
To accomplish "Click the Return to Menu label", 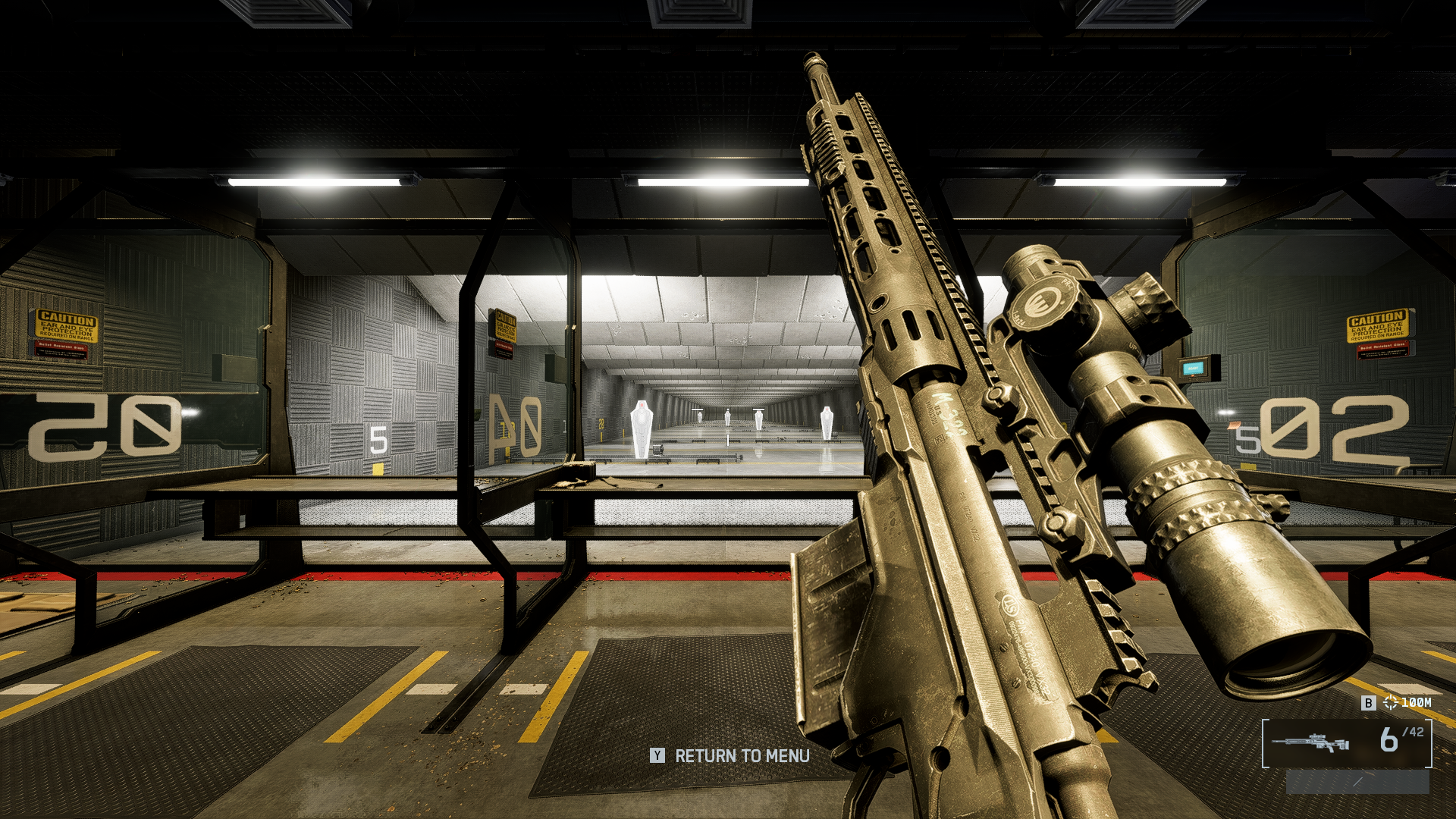I will [742, 756].
